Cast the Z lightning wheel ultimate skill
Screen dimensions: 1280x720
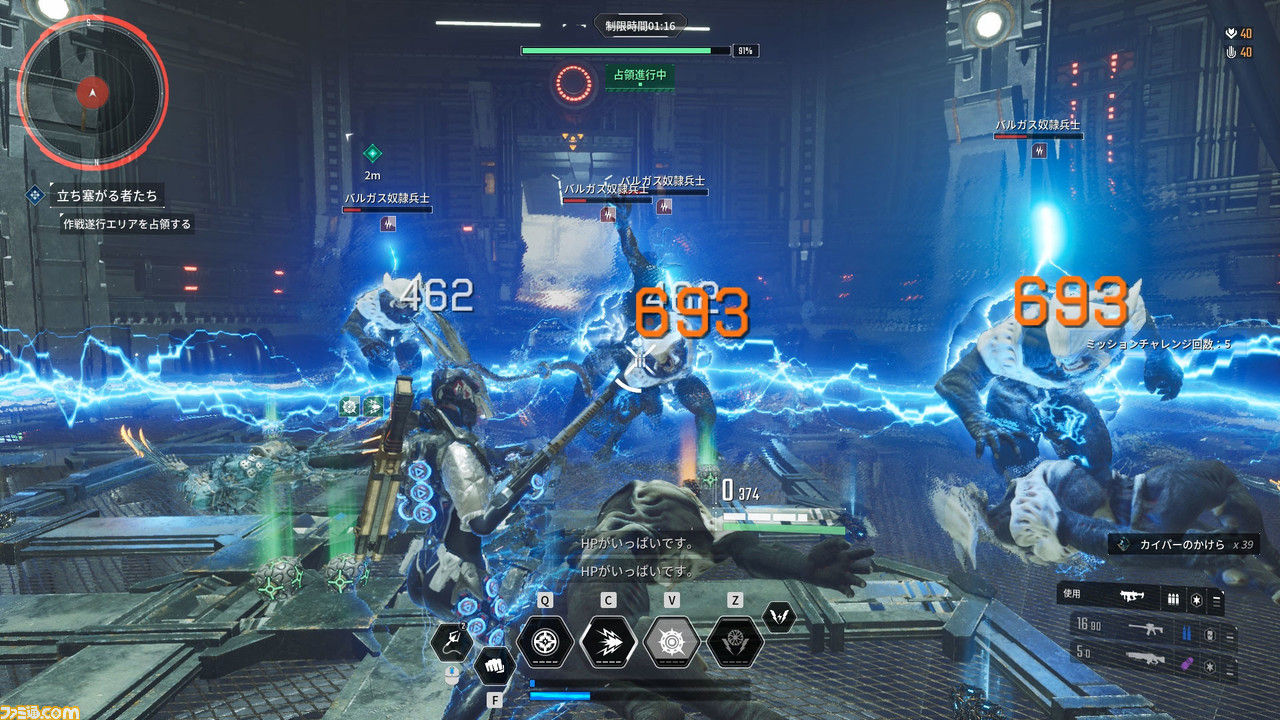[735, 641]
